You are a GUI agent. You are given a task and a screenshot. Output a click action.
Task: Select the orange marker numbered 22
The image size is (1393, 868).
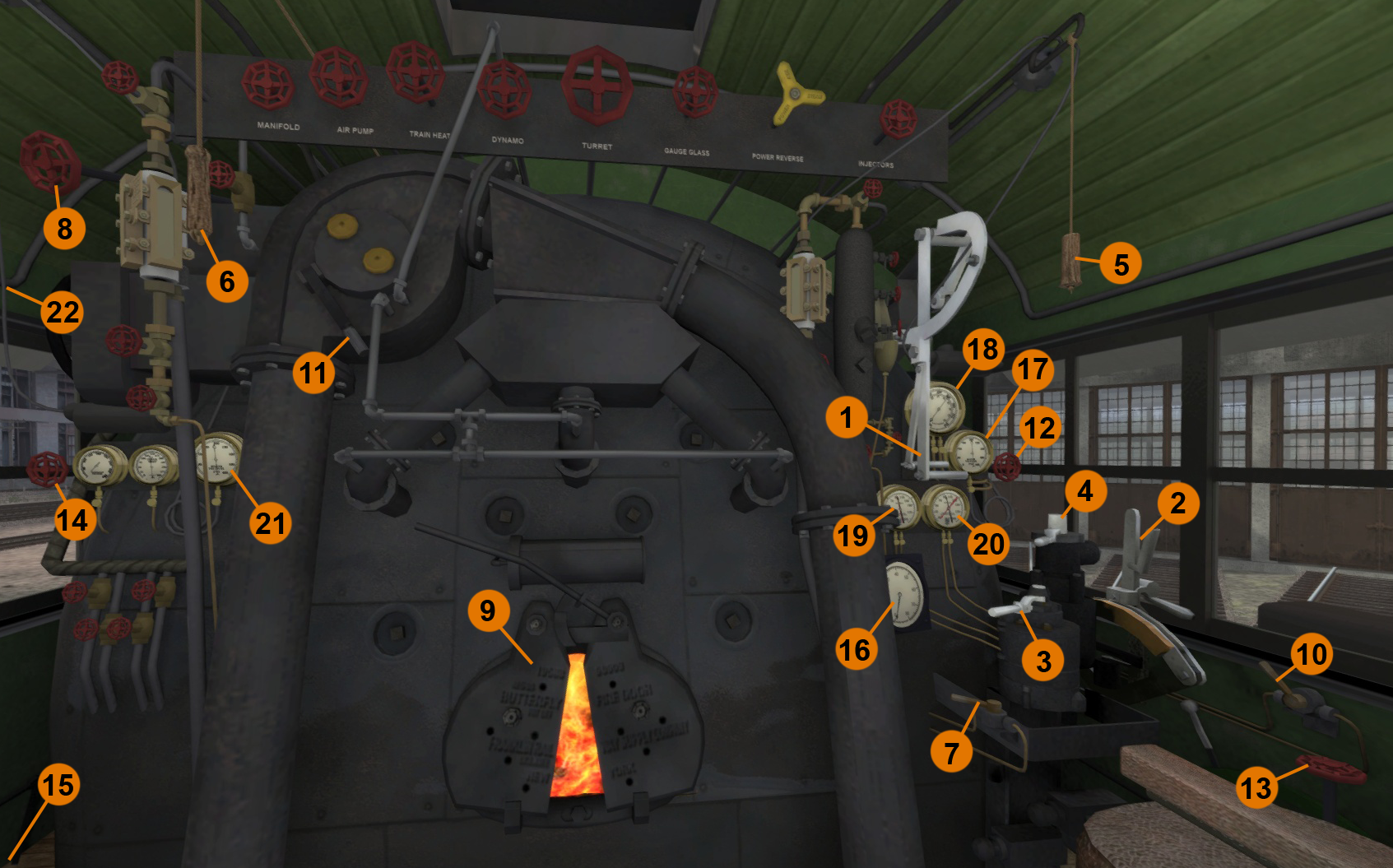coord(63,313)
